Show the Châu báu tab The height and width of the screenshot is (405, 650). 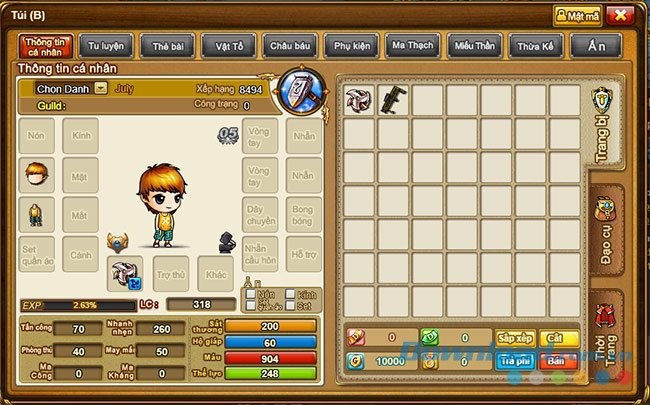290,46
